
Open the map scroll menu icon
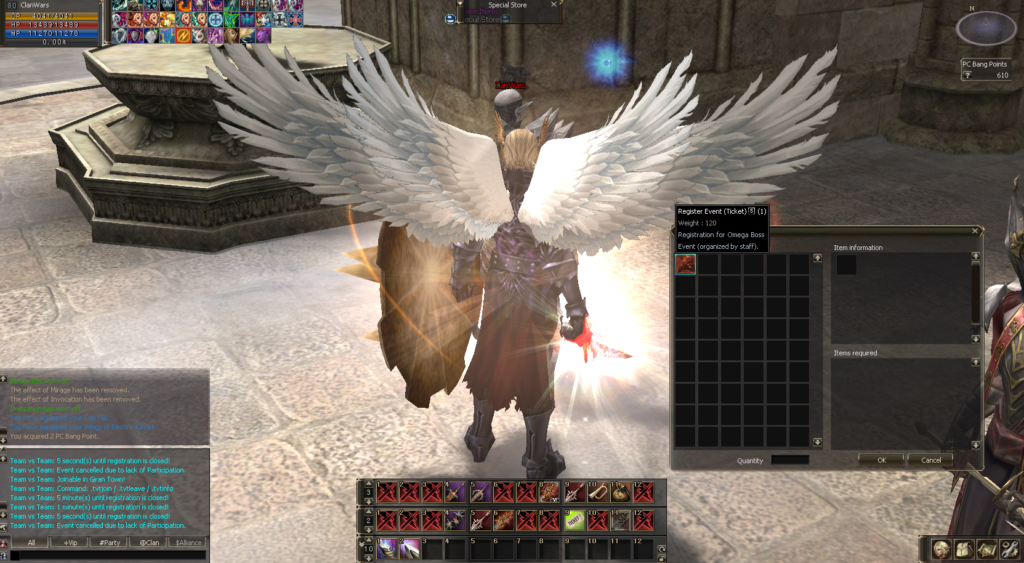tap(986, 549)
